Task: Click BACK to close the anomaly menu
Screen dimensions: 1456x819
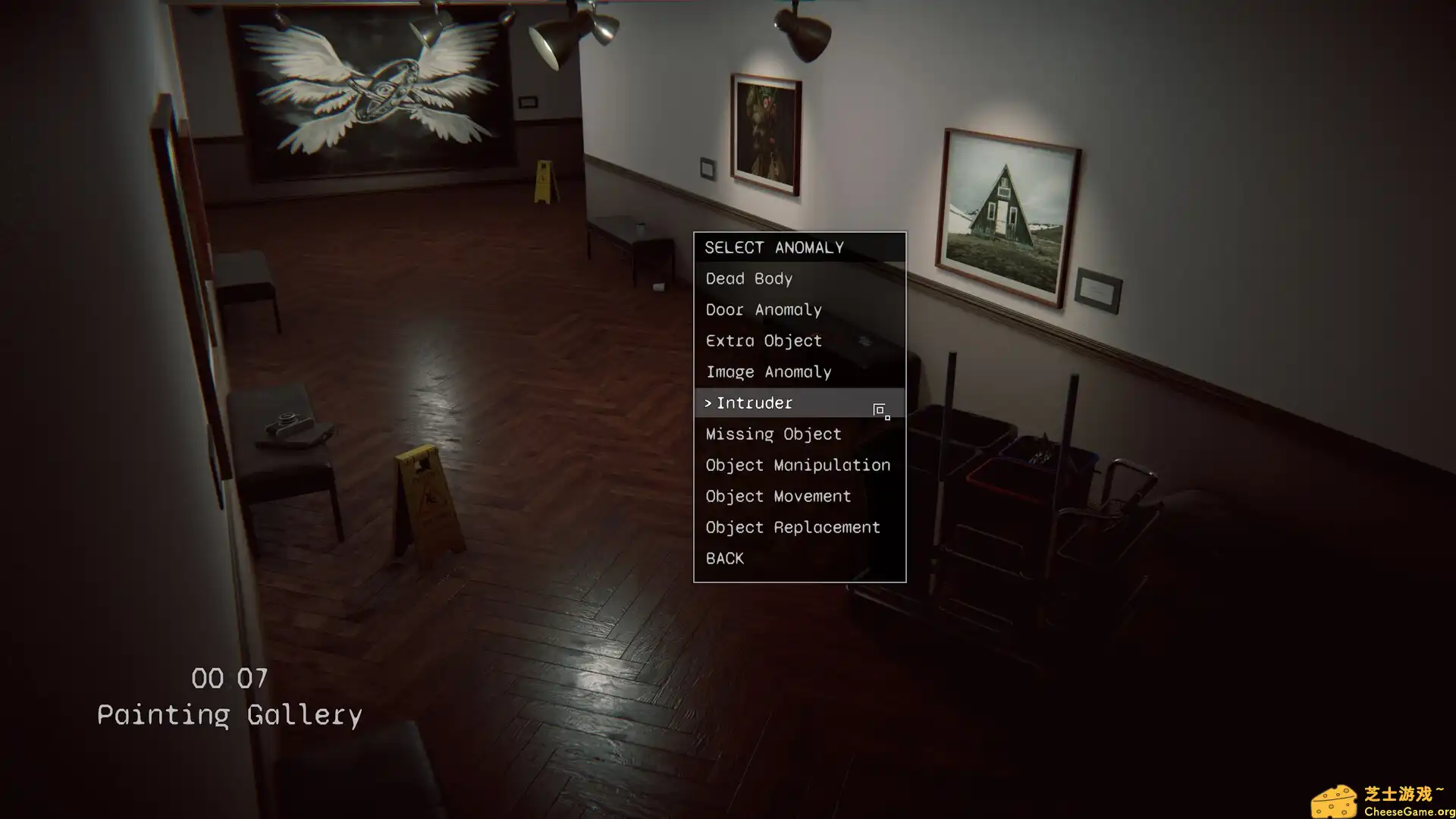Action: 723,558
